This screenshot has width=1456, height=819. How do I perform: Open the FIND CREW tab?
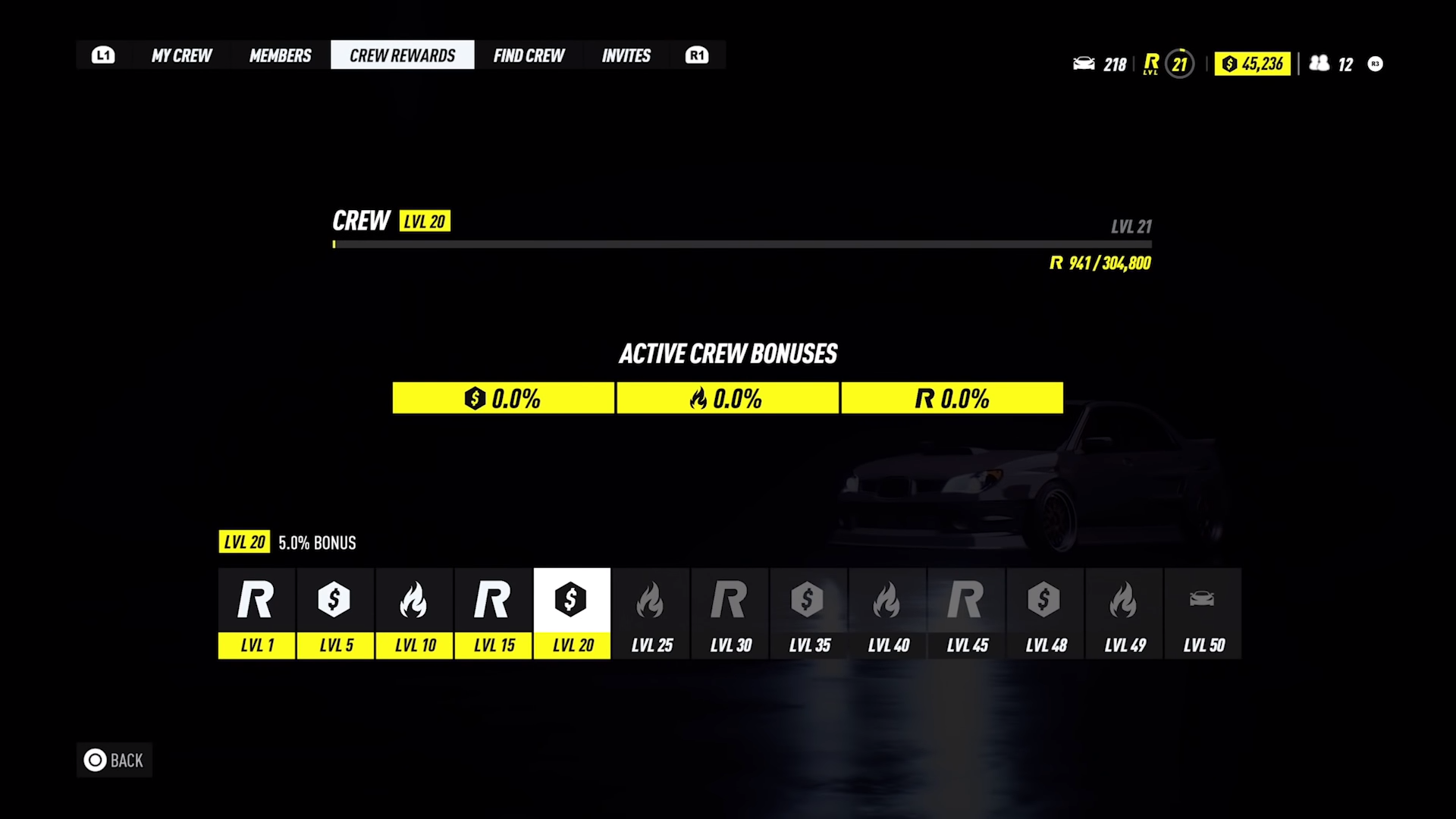coord(529,55)
